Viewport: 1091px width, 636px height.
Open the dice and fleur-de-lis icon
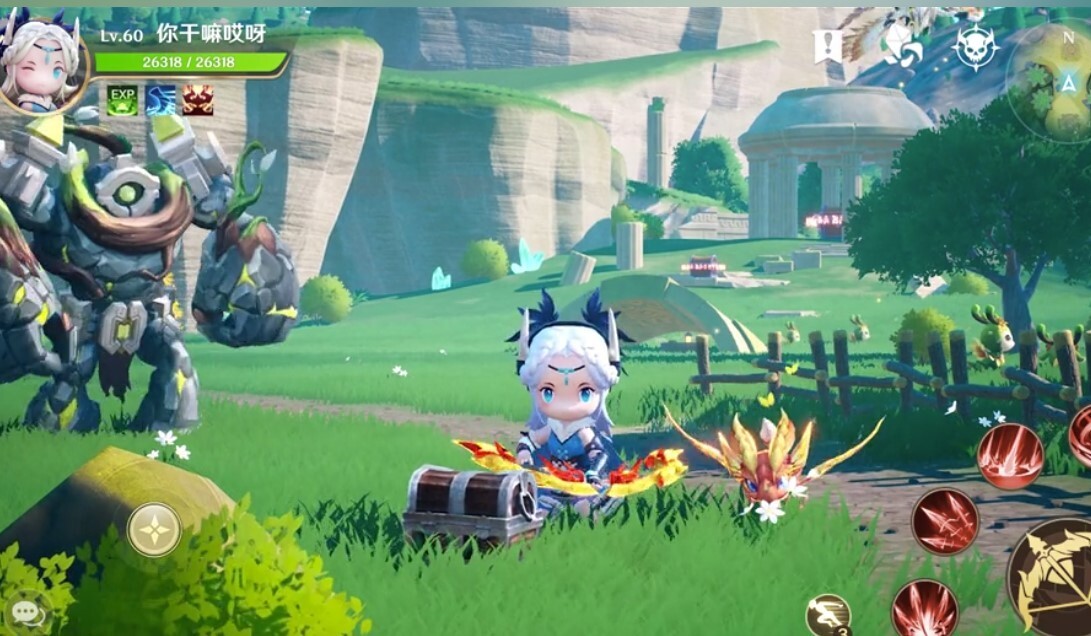click(900, 45)
